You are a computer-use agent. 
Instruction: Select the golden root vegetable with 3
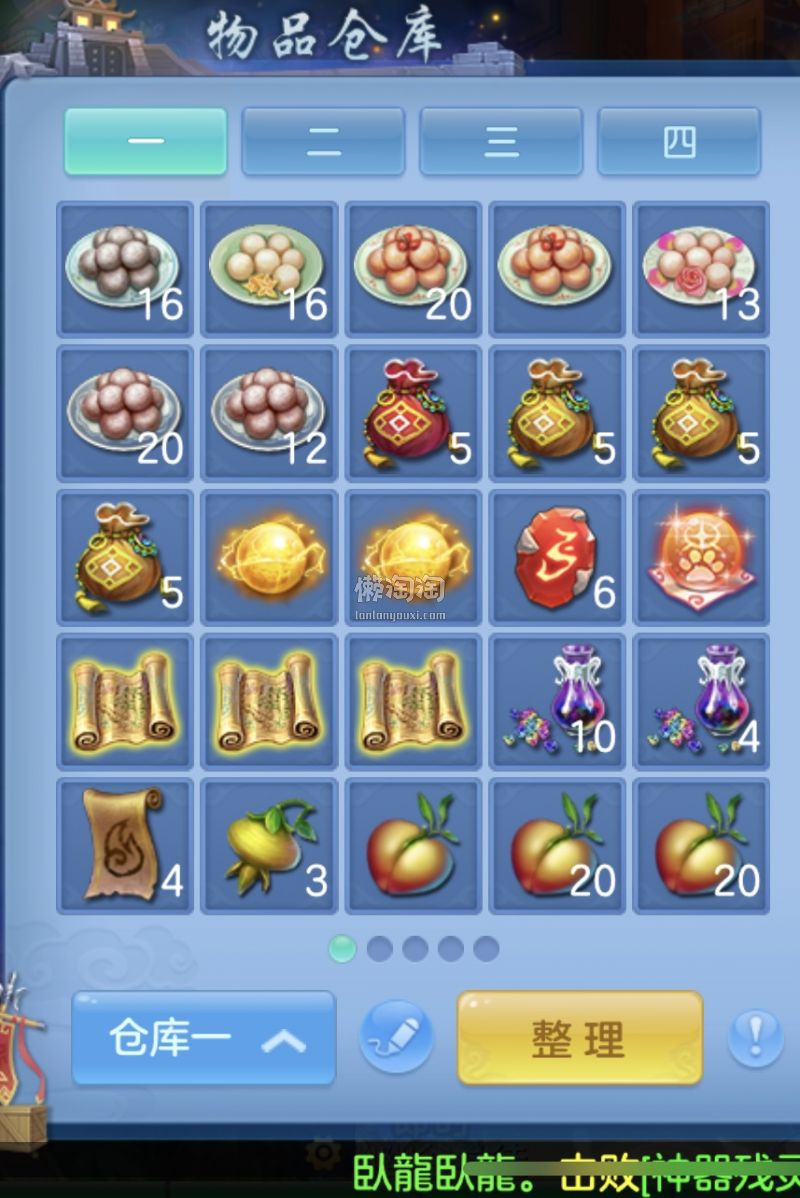(269, 845)
